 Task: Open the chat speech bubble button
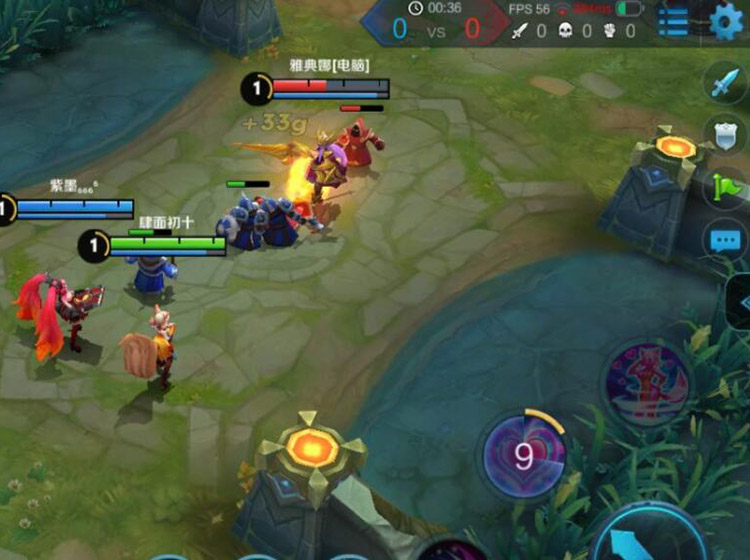pyautogui.click(x=727, y=241)
